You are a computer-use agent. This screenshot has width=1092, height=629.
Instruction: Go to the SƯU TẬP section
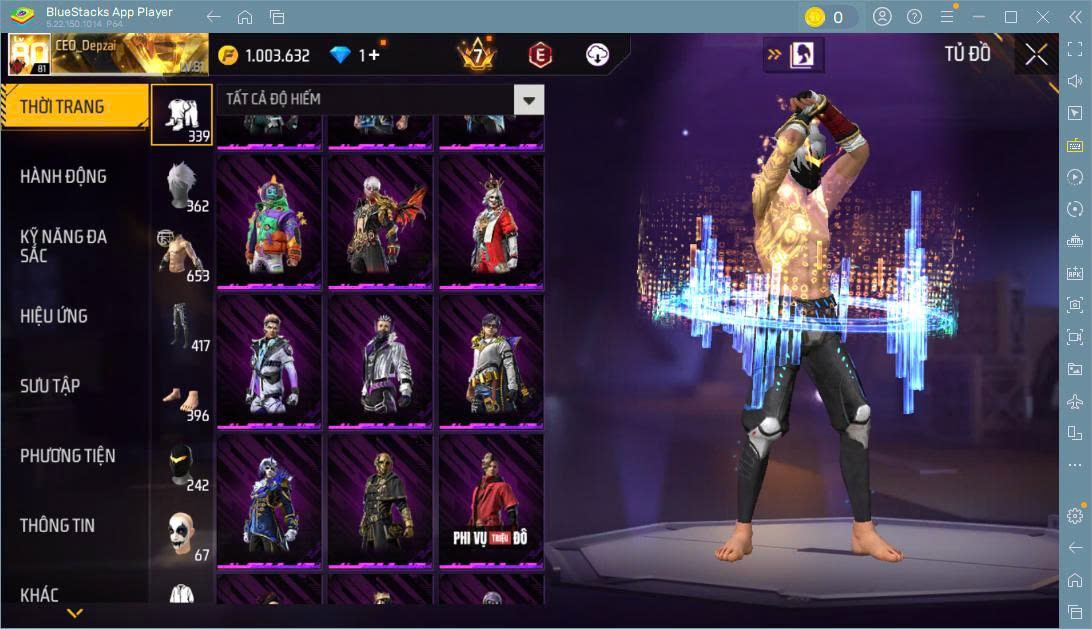tap(50, 386)
